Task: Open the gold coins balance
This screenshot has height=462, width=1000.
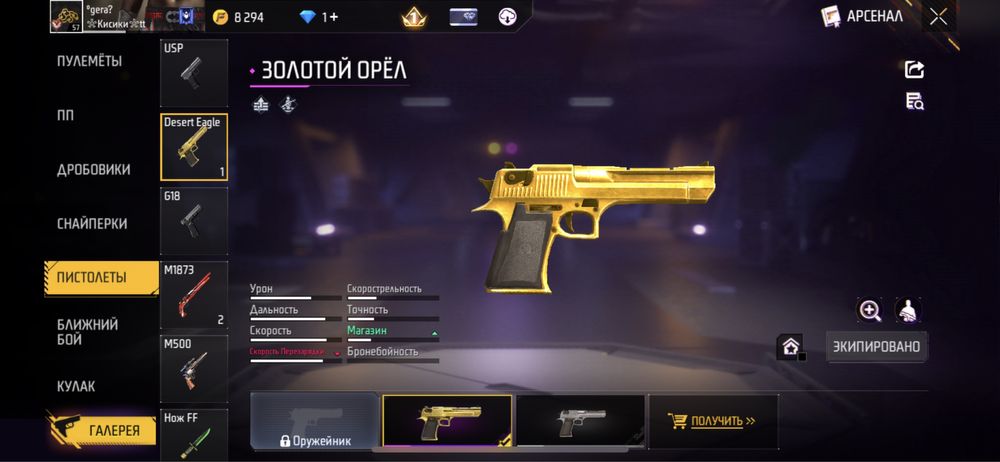Action: 238,16
